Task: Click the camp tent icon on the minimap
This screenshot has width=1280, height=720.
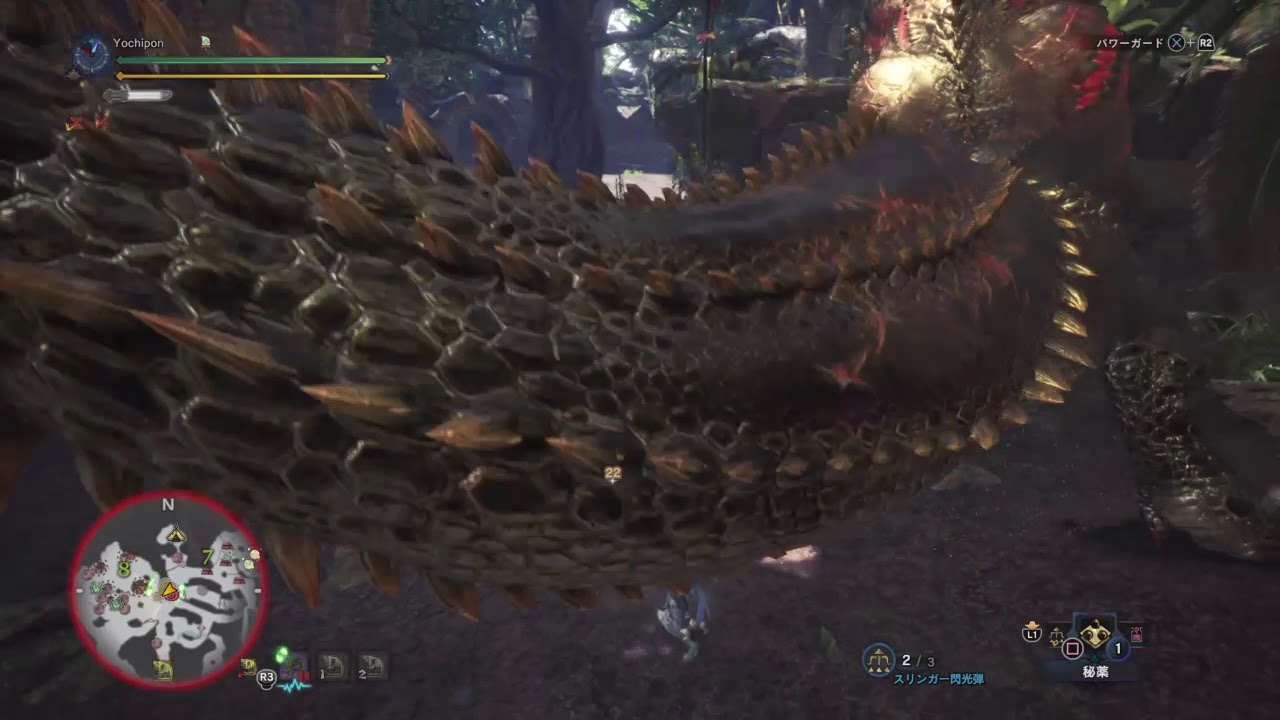Action: pyautogui.click(x=177, y=533)
